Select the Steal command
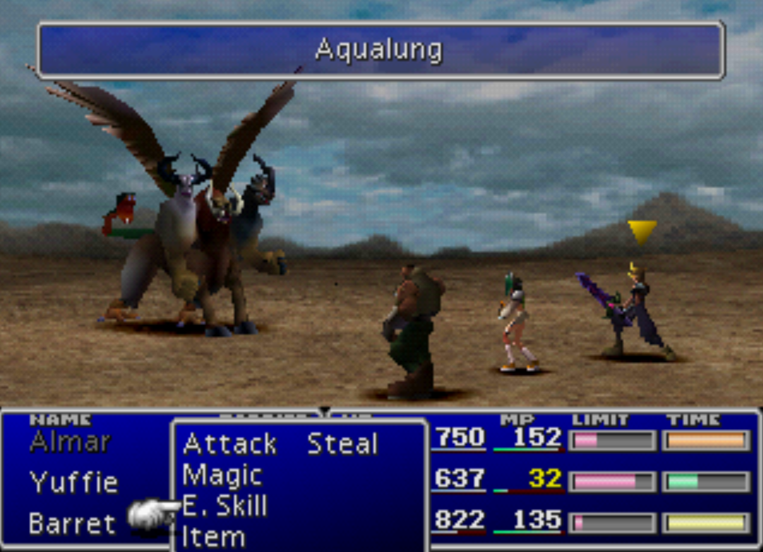 (343, 444)
